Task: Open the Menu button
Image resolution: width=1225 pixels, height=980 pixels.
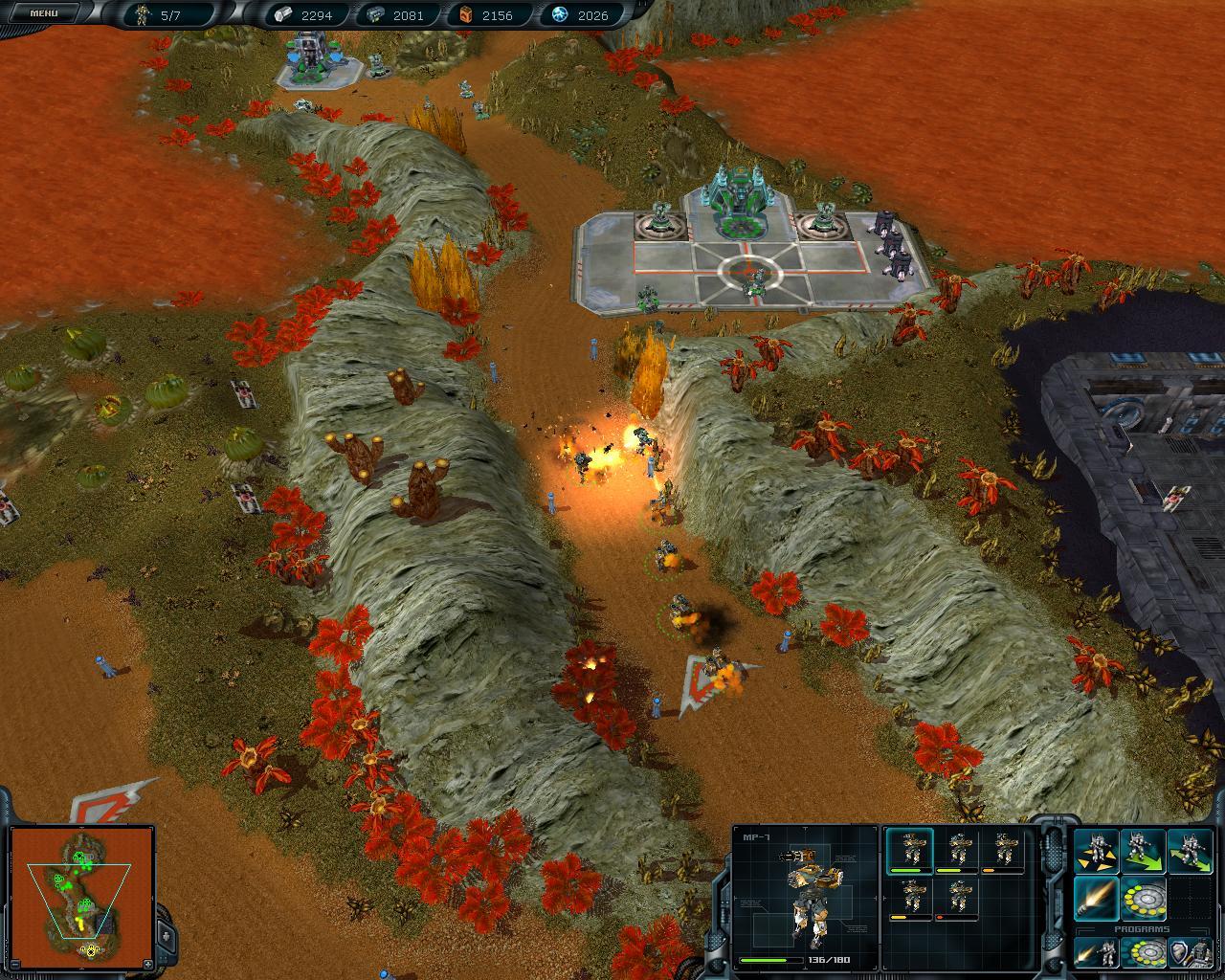Action: tap(44, 13)
